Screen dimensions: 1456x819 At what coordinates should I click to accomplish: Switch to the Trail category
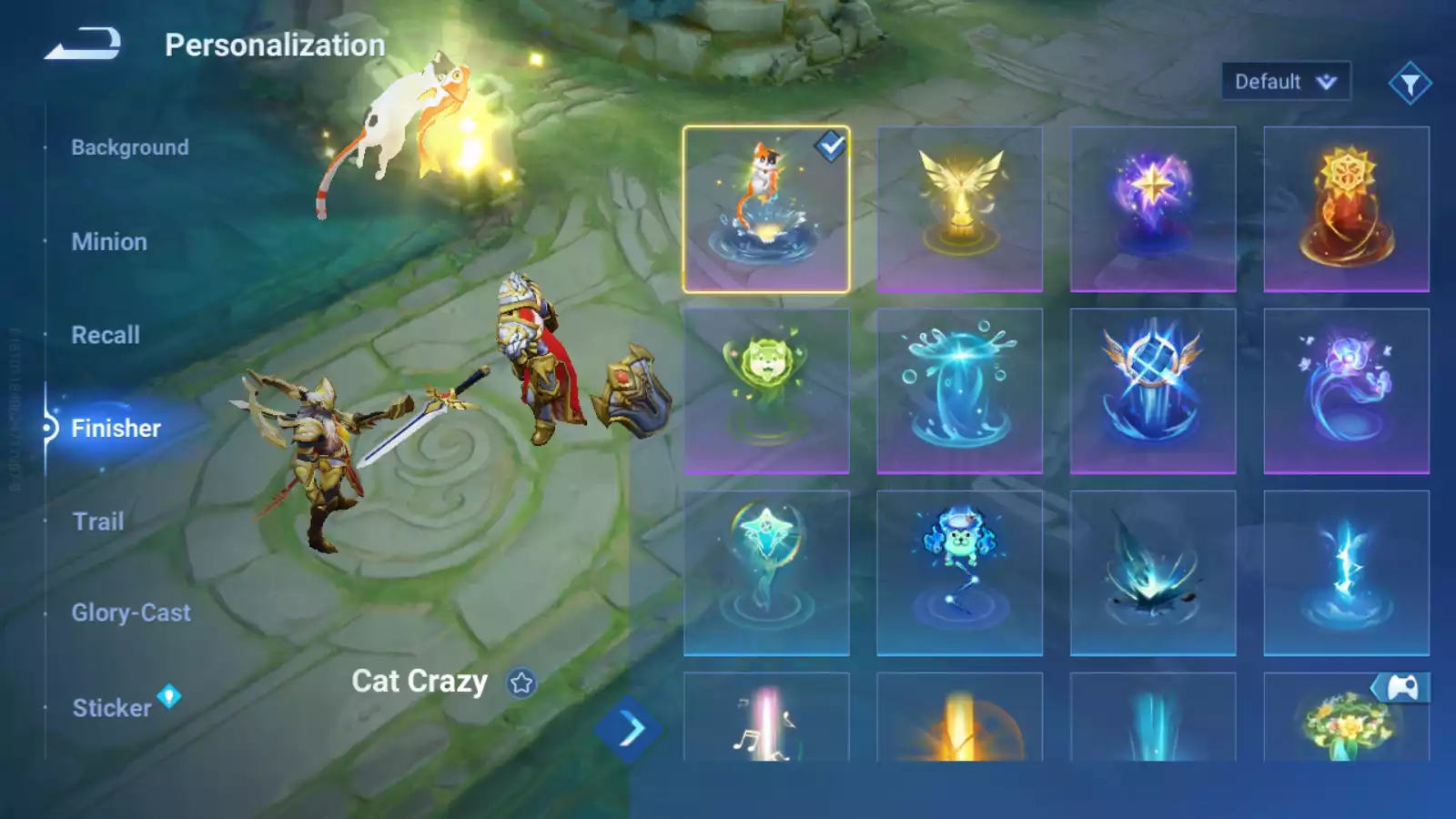(x=98, y=521)
